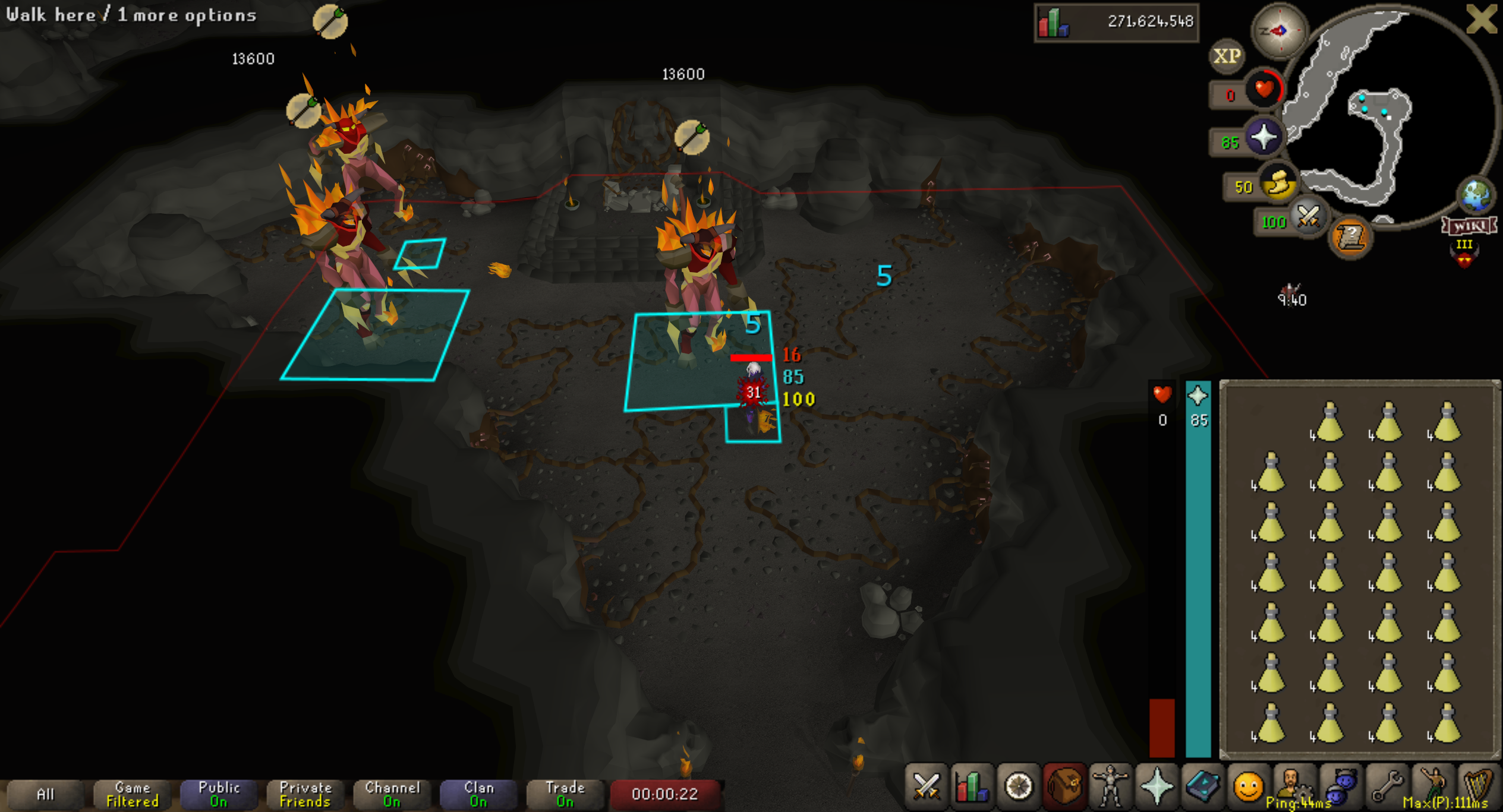
Task: Click the compass to face north
Action: 1279,30
